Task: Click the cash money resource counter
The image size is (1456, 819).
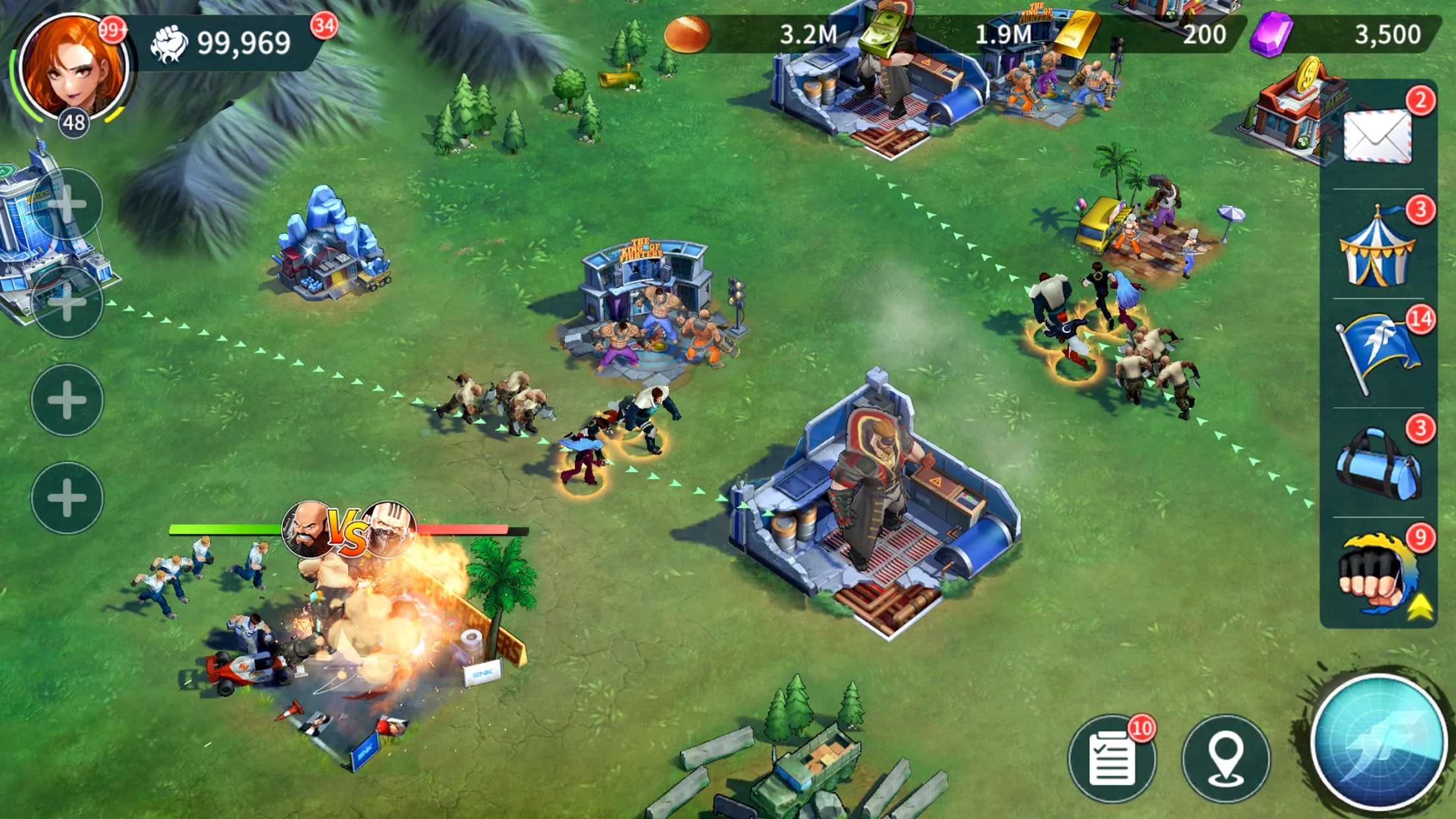Action: coord(950,34)
